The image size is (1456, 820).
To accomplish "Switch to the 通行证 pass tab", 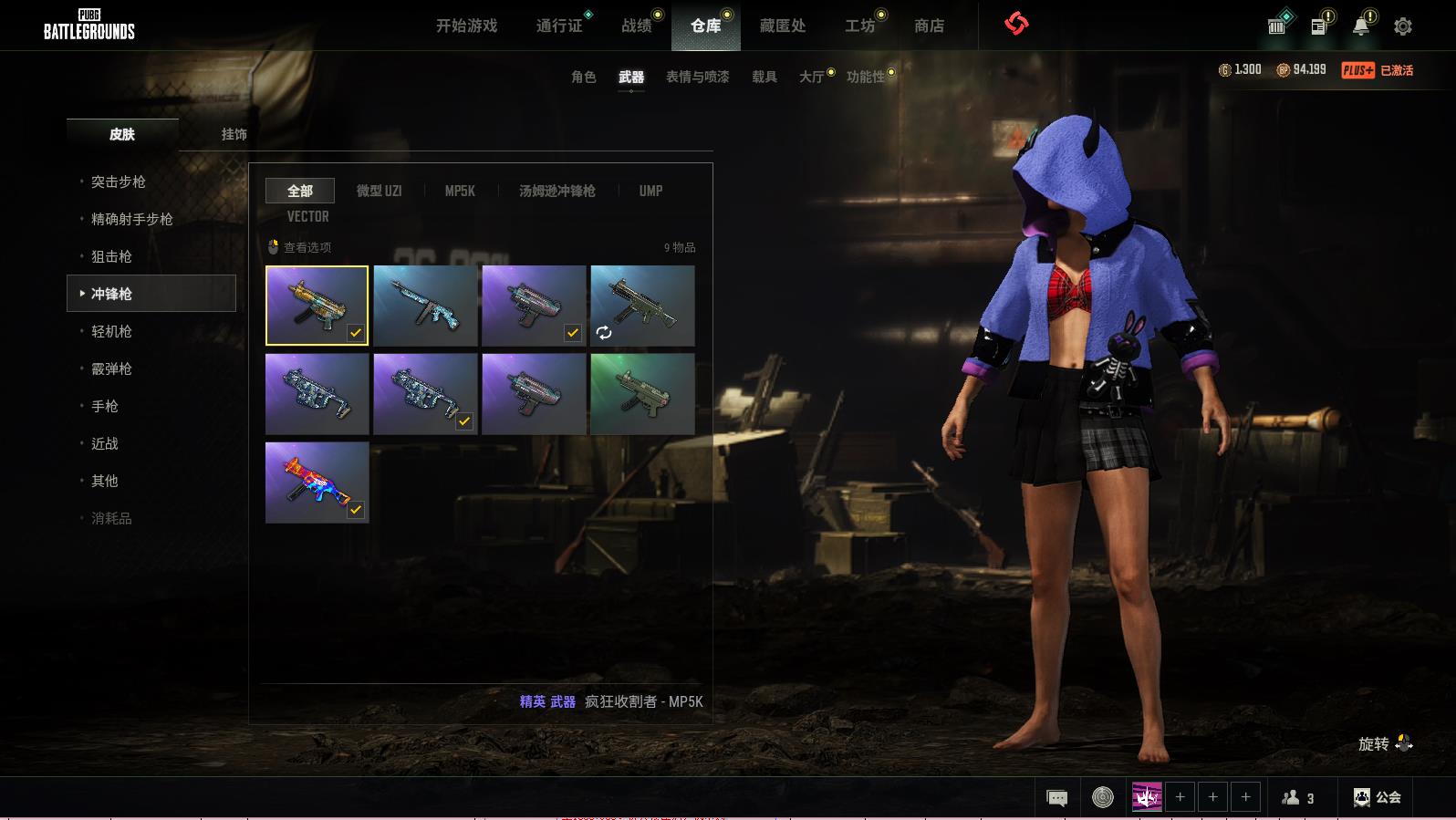I will 559,26.
